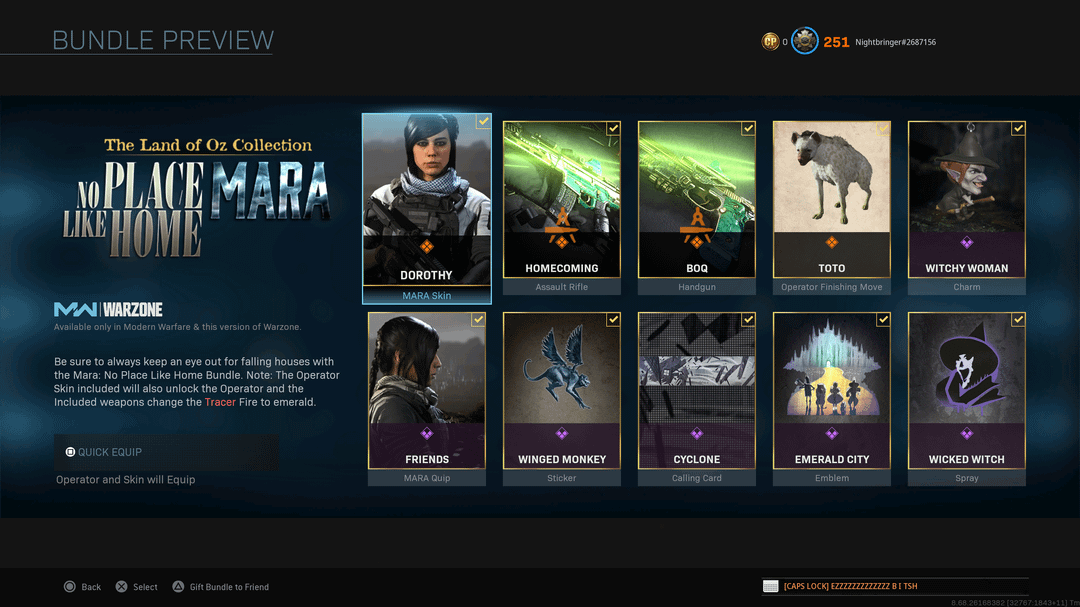Activate the Quick Equip button

click(166, 452)
